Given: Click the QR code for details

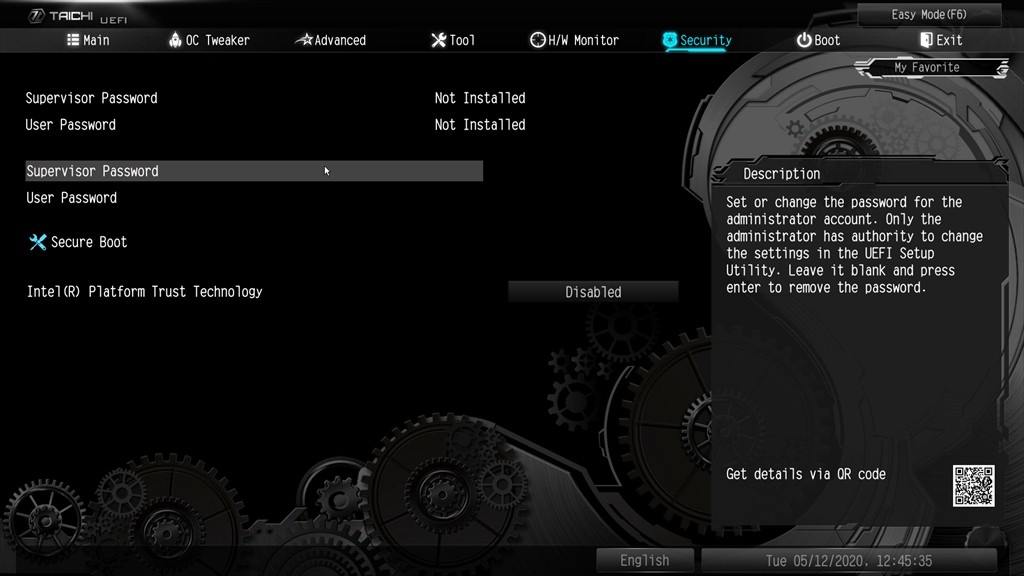Looking at the screenshot, I should tap(973, 485).
